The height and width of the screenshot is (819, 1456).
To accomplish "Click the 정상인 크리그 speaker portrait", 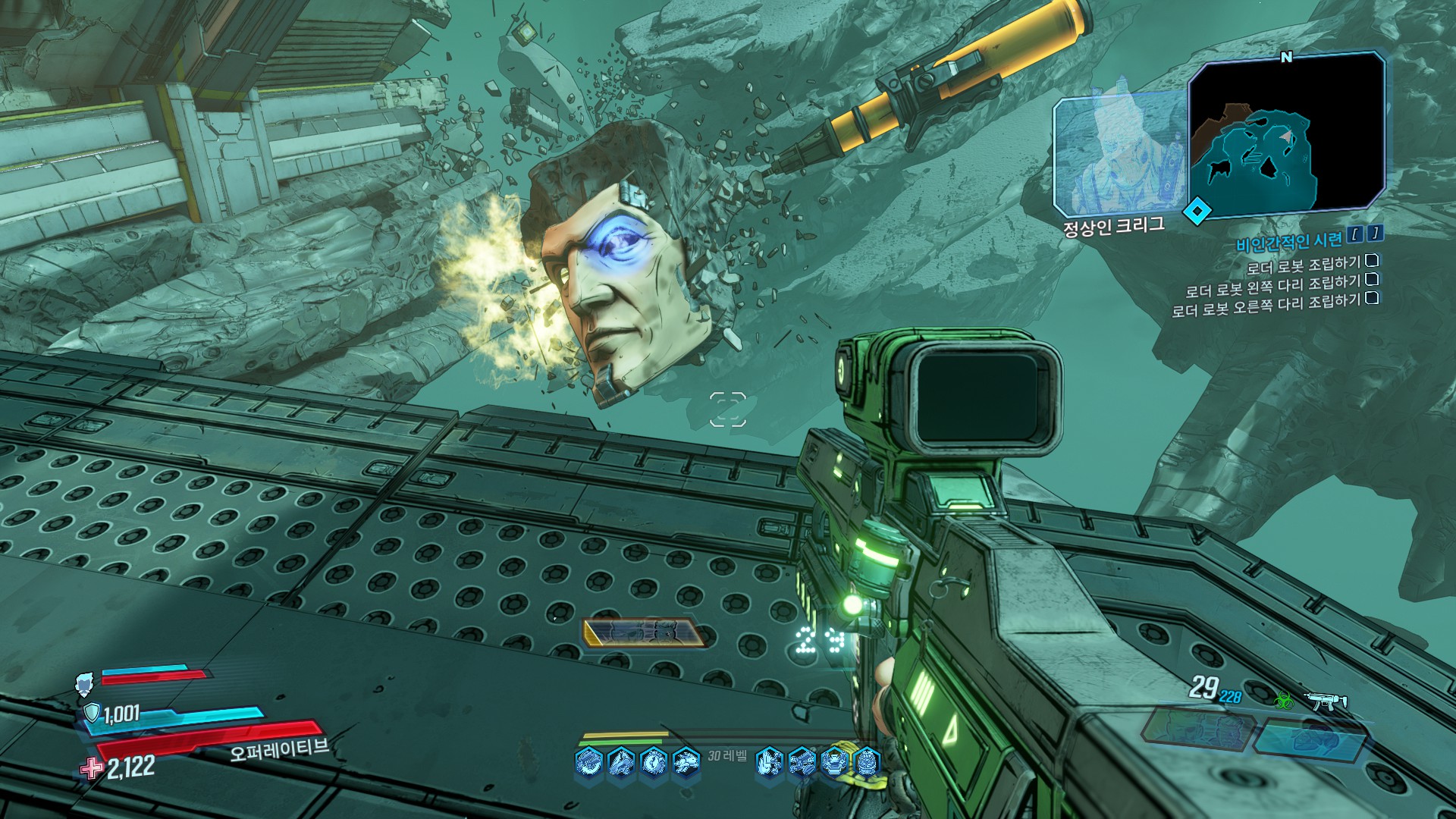I will click(1119, 155).
